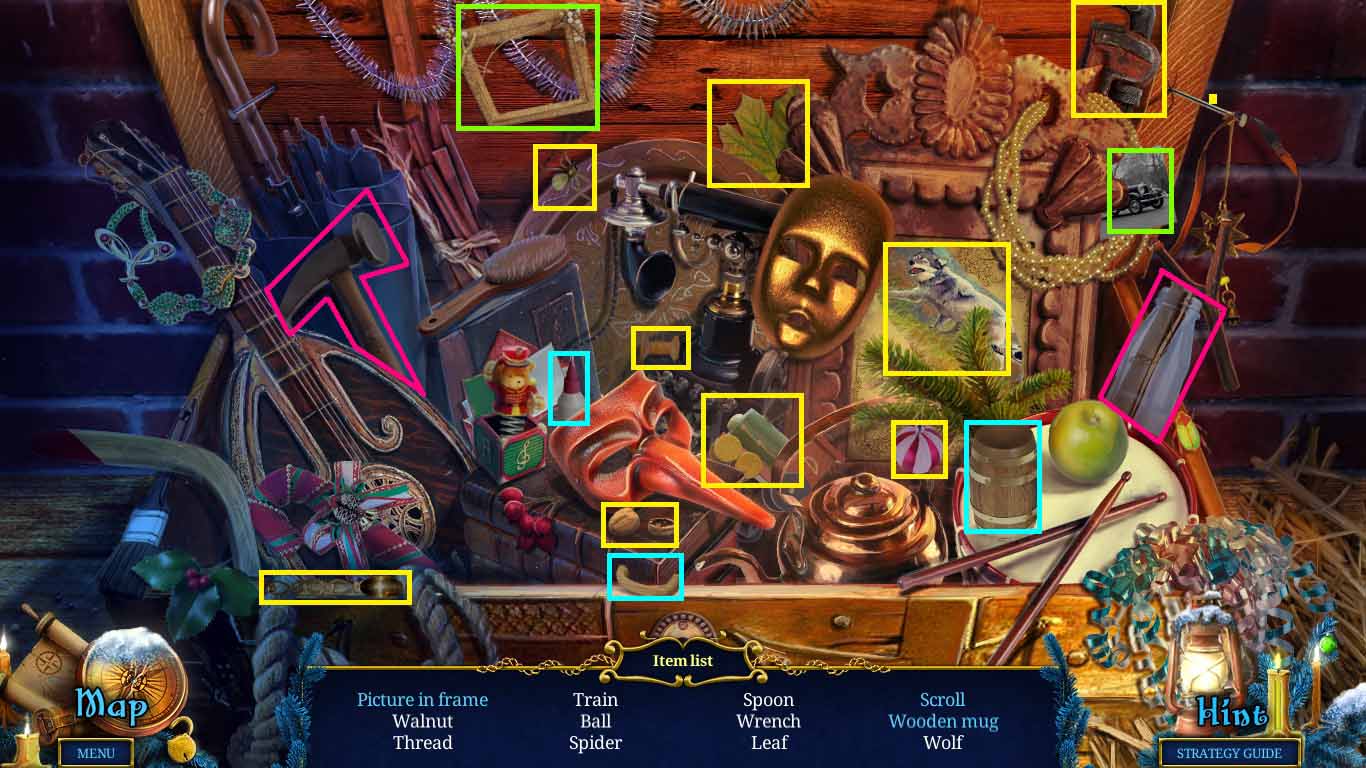Select the rusty wrench in the top-right corner
The height and width of the screenshot is (768, 1366).
[1118, 55]
